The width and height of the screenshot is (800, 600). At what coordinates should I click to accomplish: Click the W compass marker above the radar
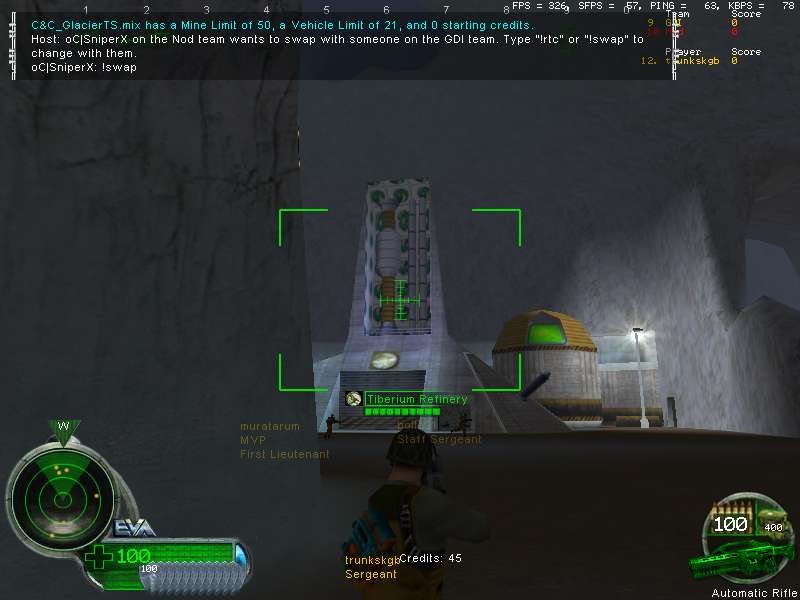point(62,427)
